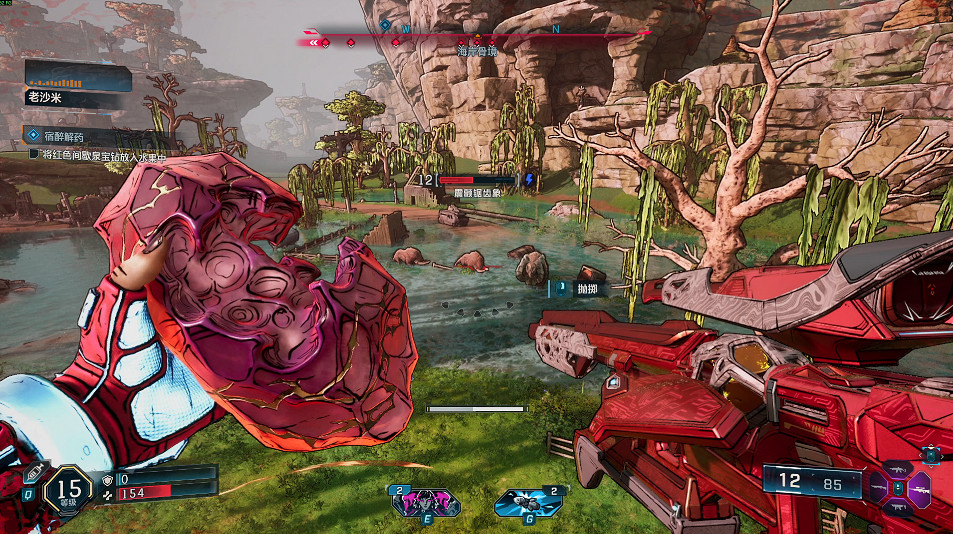The width and height of the screenshot is (953, 534).
Task: Choose the highlighted right weapon wheel slot
Action: pyautogui.click(x=919, y=489)
